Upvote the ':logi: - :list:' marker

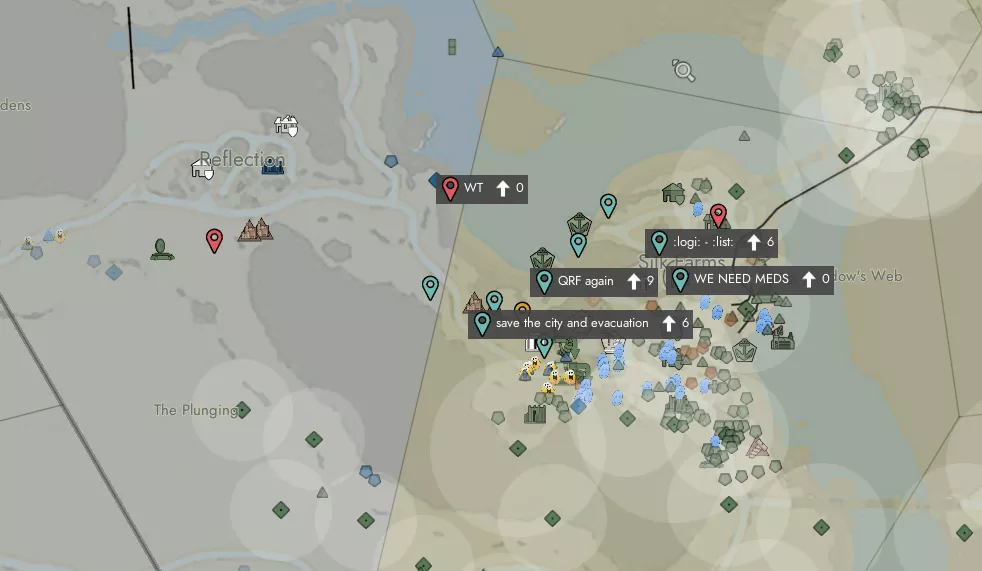[x=754, y=242]
